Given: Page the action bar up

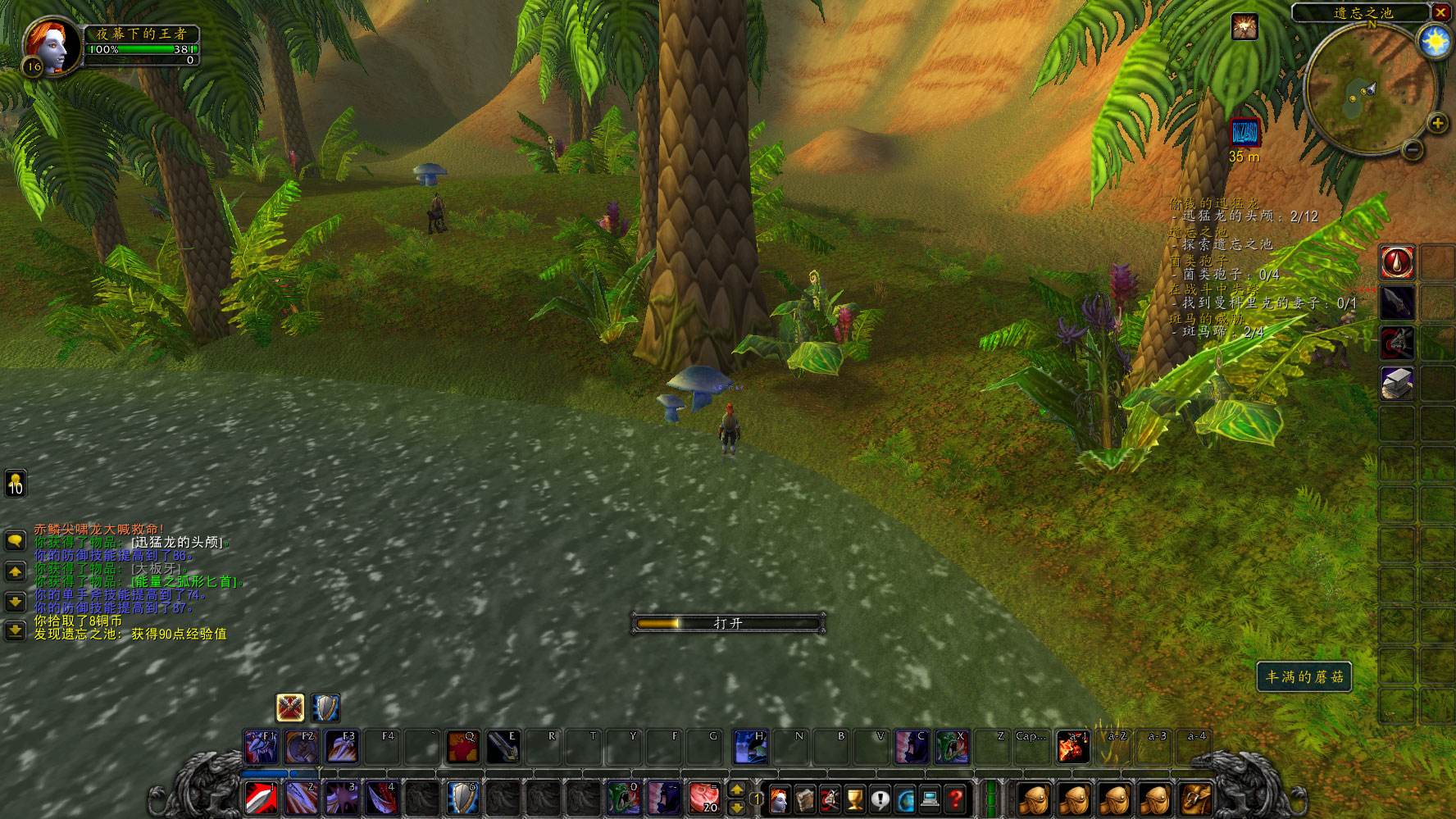Looking at the screenshot, I should pyautogui.click(x=736, y=789).
